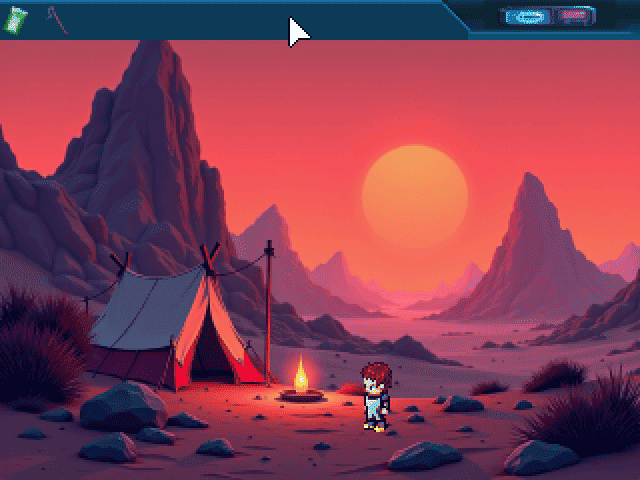Click the blue button in the top bar
Viewport: 640px width, 480px height.
527,17
